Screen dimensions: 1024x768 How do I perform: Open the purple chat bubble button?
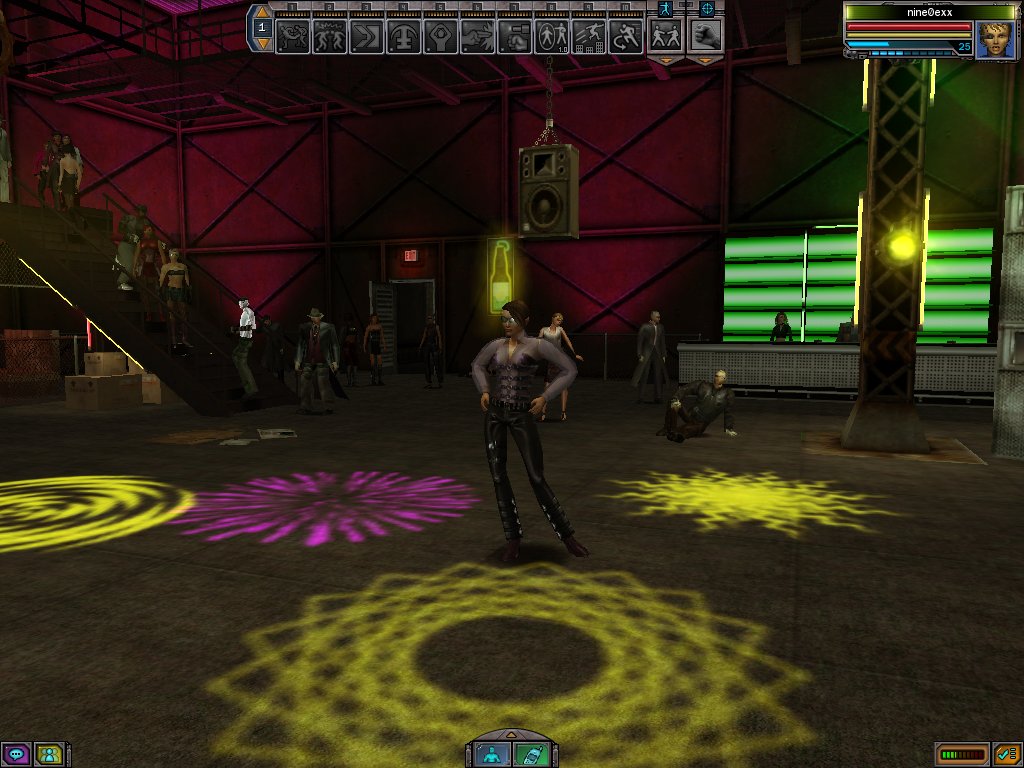click(15, 754)
